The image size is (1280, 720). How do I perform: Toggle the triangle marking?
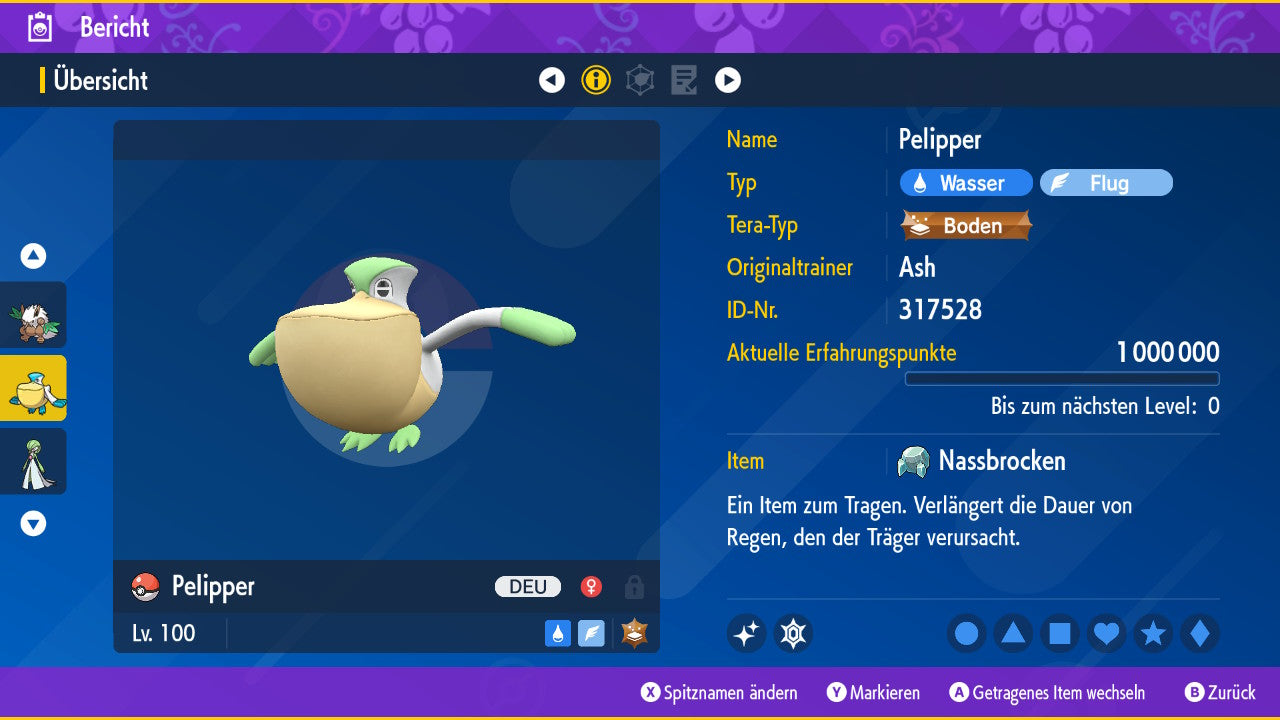coord(1013,633)
